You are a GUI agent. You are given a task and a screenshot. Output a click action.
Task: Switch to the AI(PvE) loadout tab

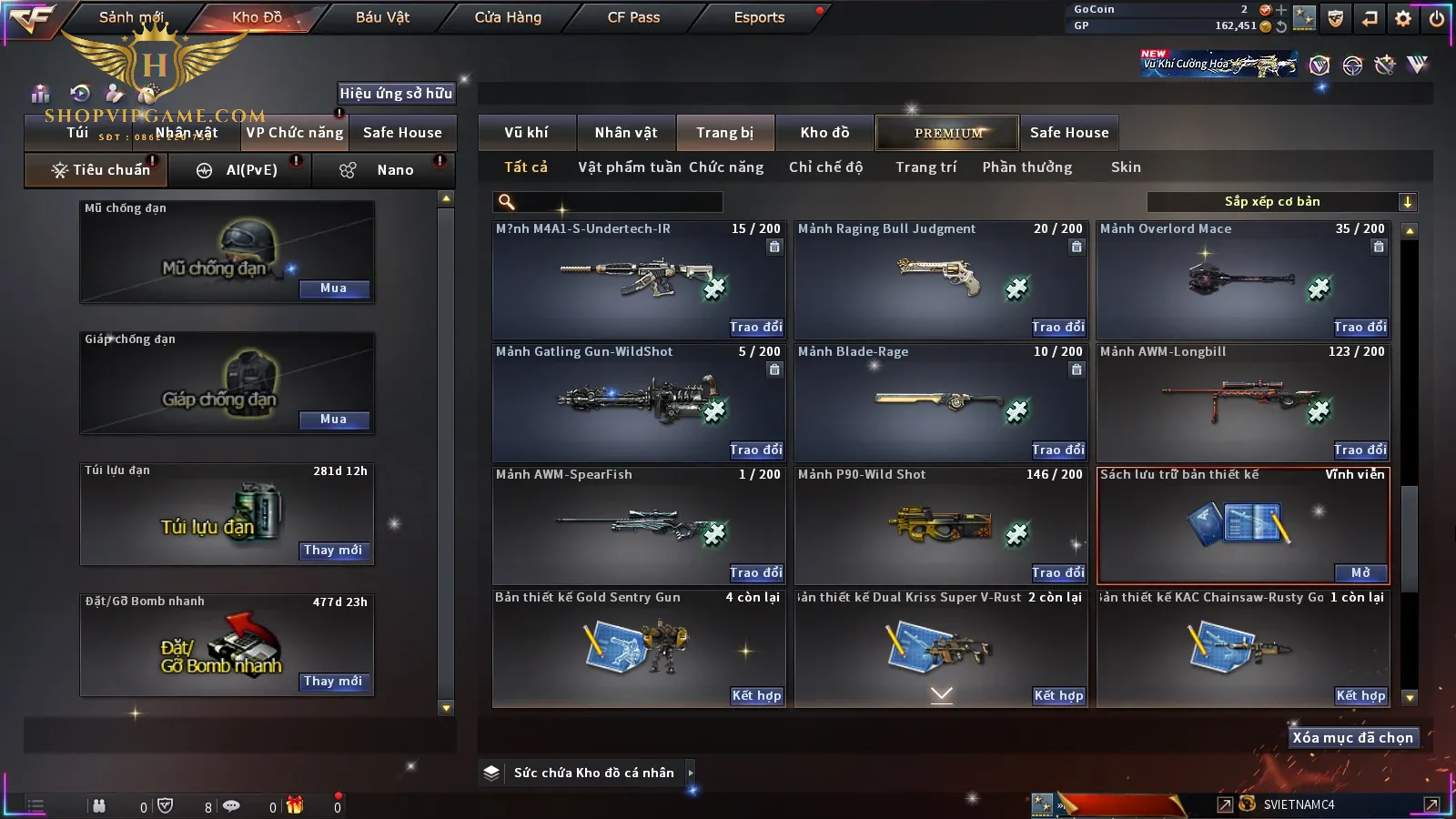coord(241,170)
